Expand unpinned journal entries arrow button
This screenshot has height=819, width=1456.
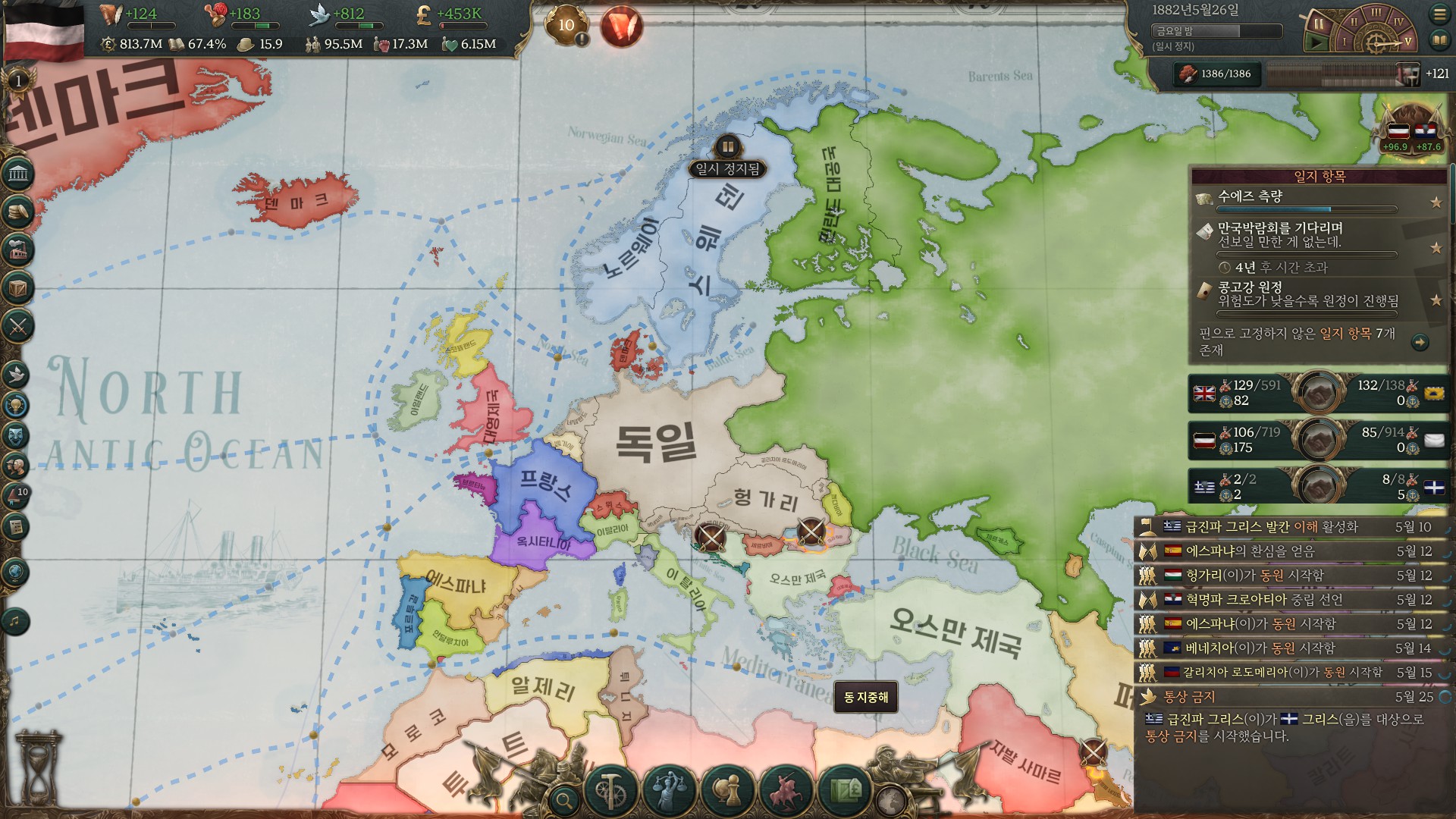pos(1420,343)
